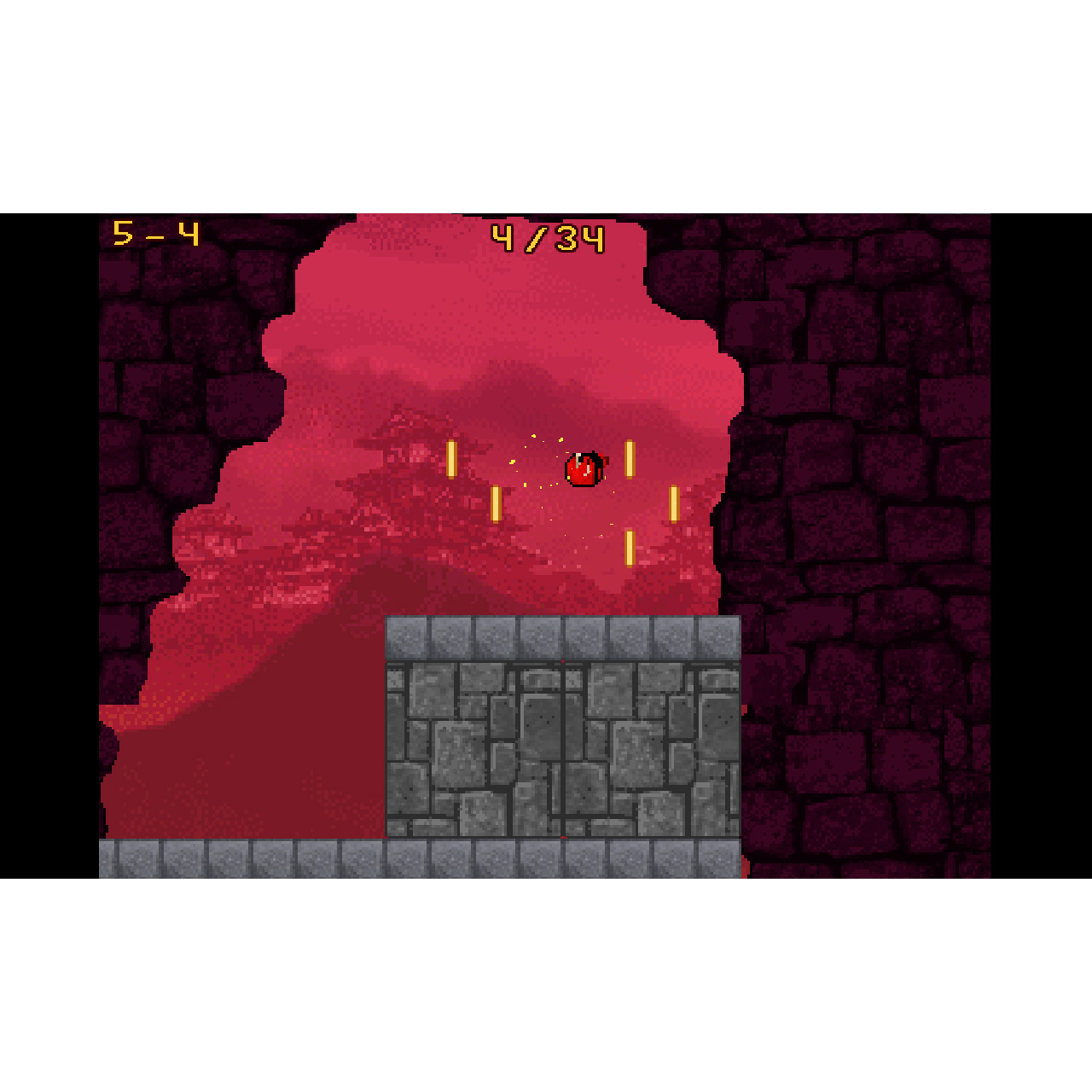Click the upper-left yellow collectible bar
Image resolution: width=1092 pixels, height=1092 pixels.
450,459
